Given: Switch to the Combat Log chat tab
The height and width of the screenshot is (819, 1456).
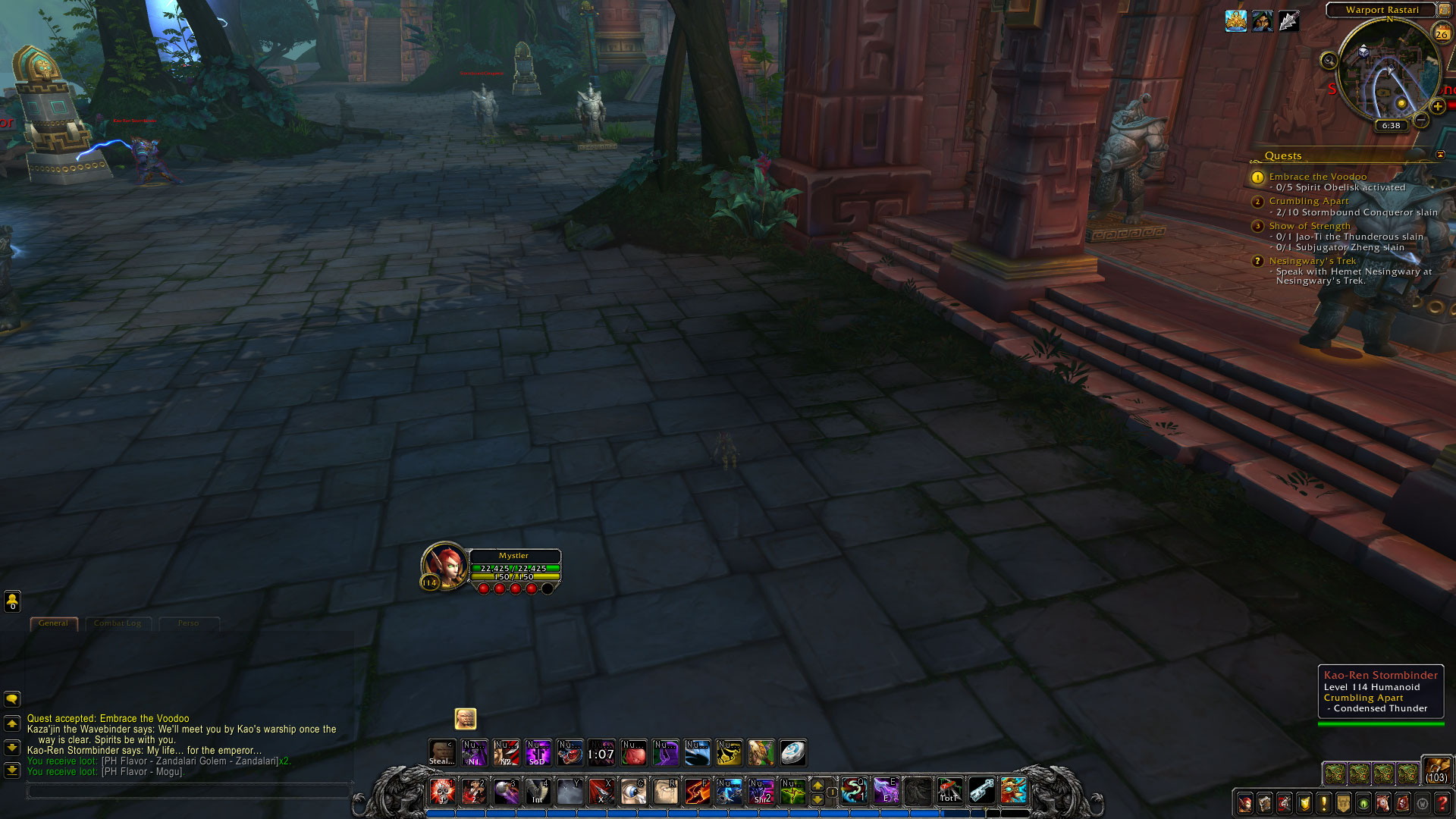Looking at the screenshot, I should [x=118, y=623].
